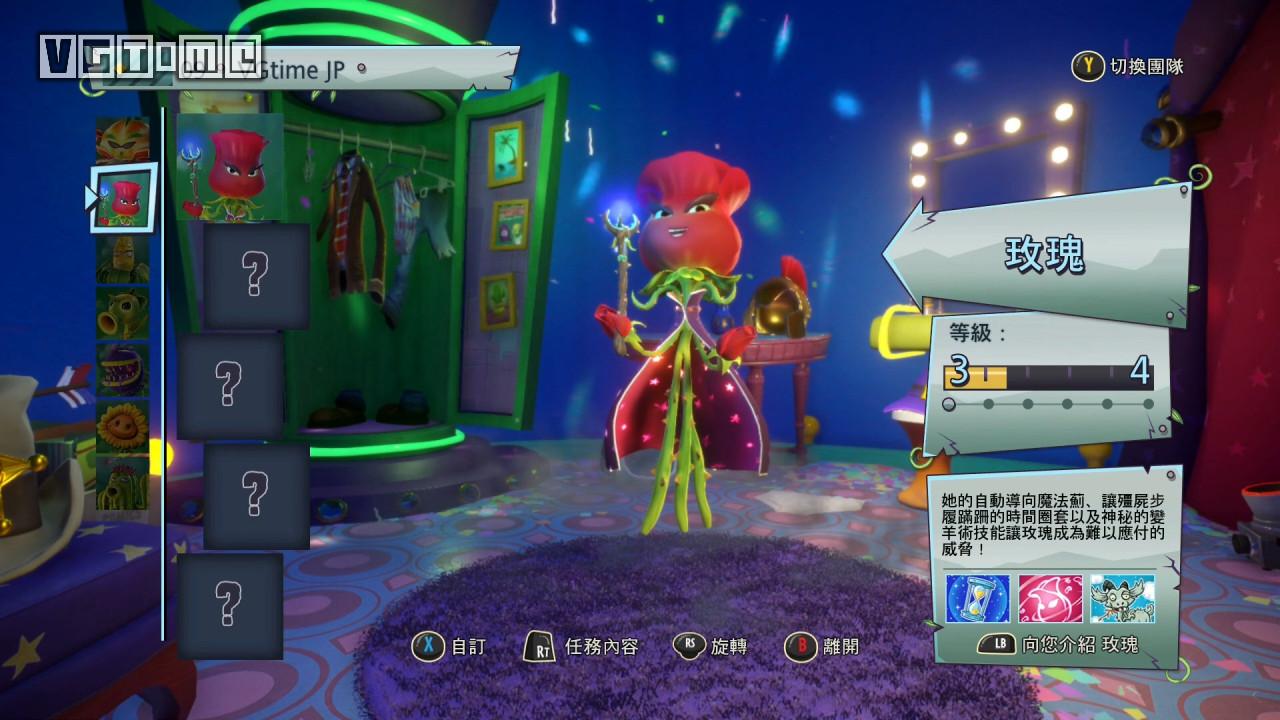
Task: Choose the Sunflower character portrait
Action: 122,427
